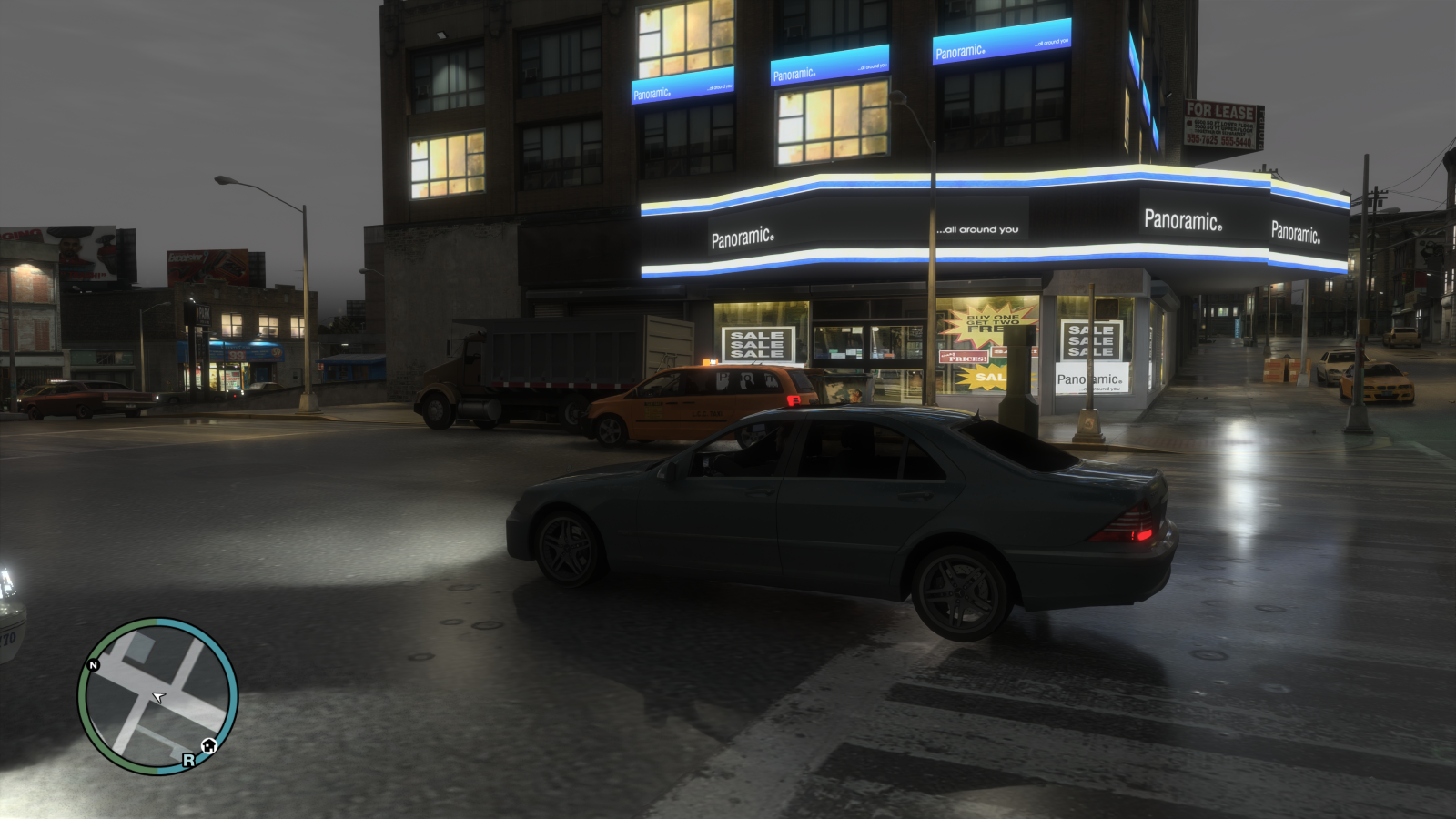Click the phone number 555-7625 on the lease sign
Image resolution: width=1456 pixels, height=819 pixels.
(1202, 140)
